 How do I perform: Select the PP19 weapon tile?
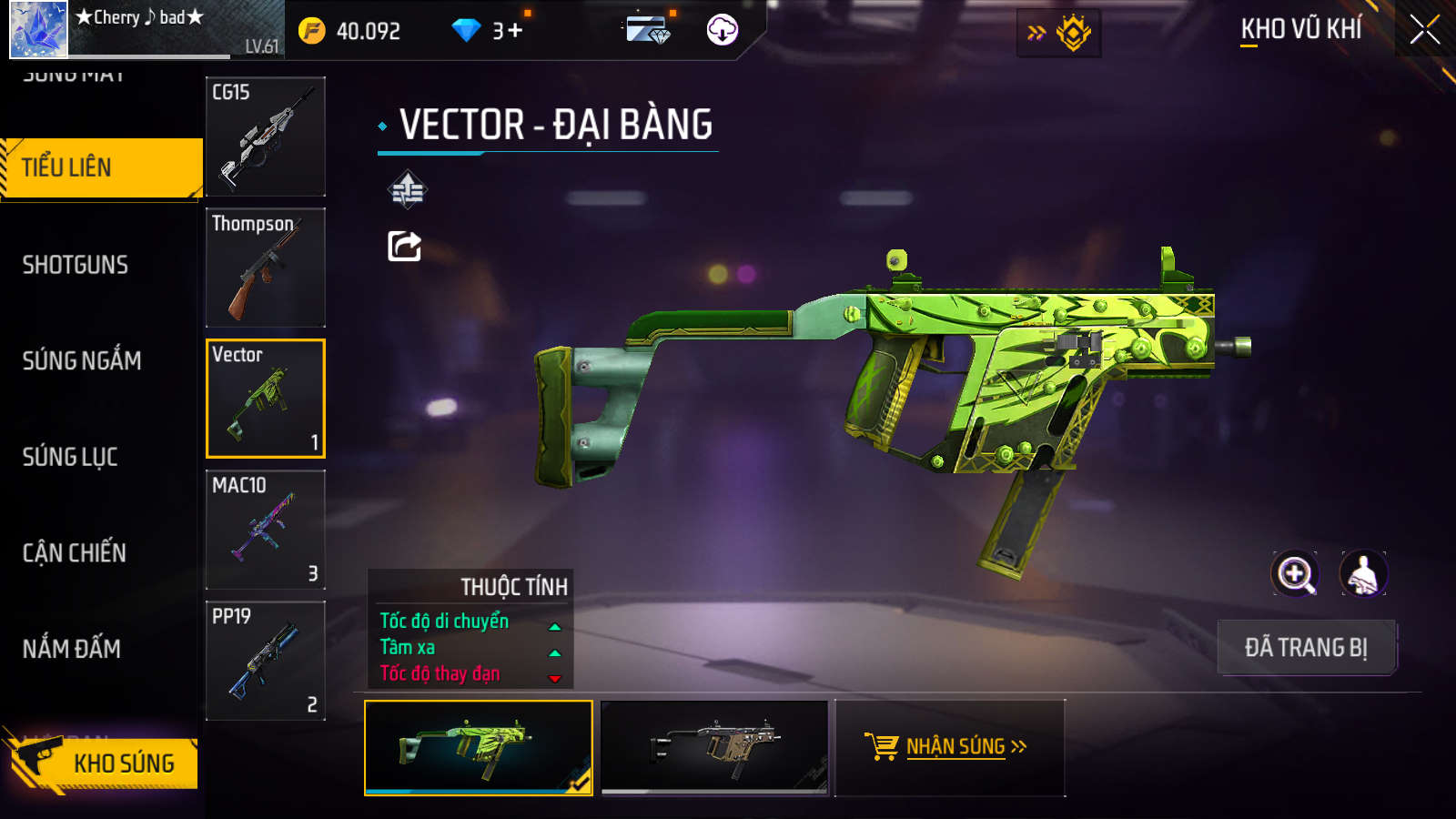pyautogui.click(x=266, y=661)
